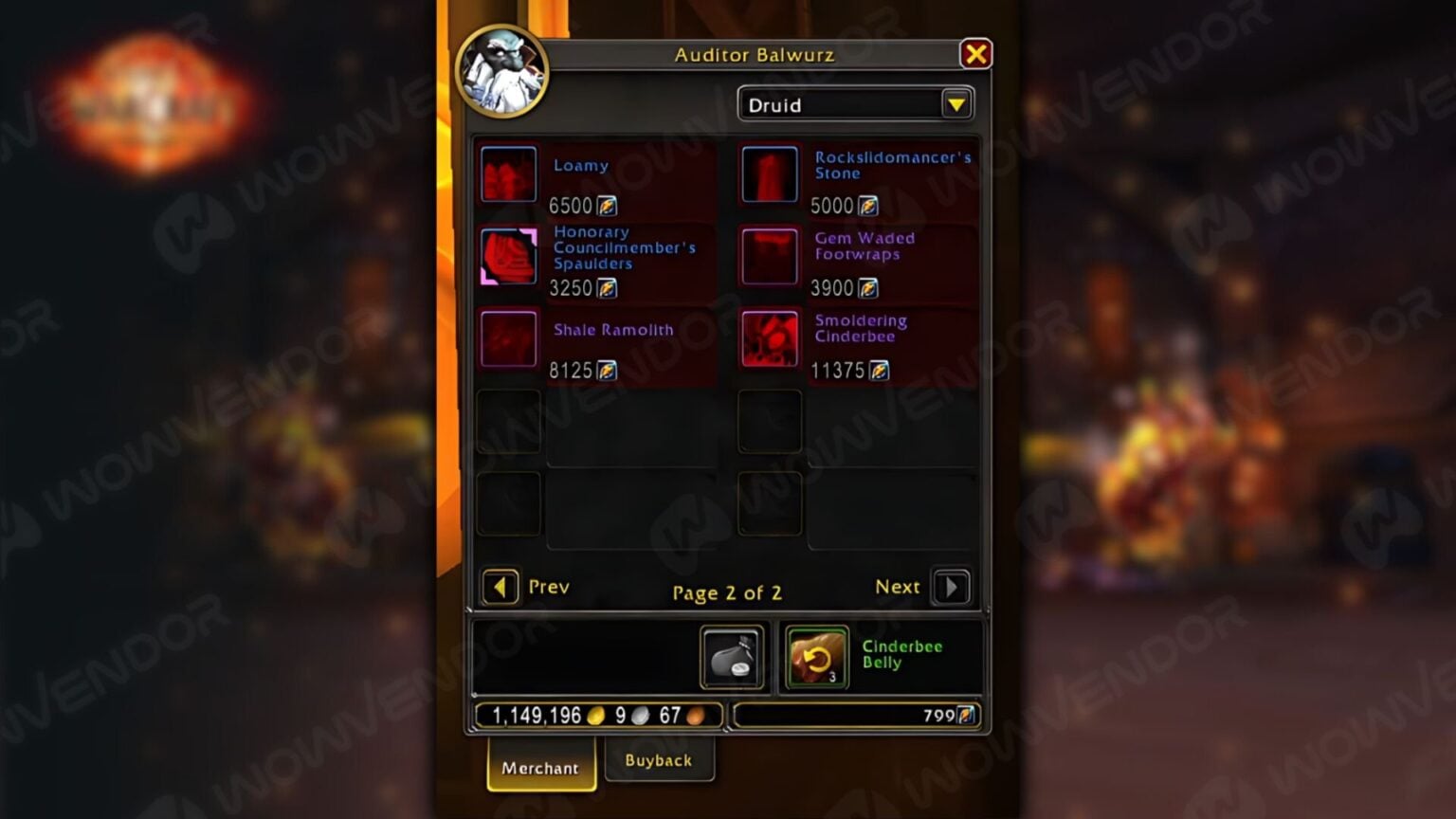Click the Next page arrow button
Screen dimensions: 1456x819
point(952,587)
